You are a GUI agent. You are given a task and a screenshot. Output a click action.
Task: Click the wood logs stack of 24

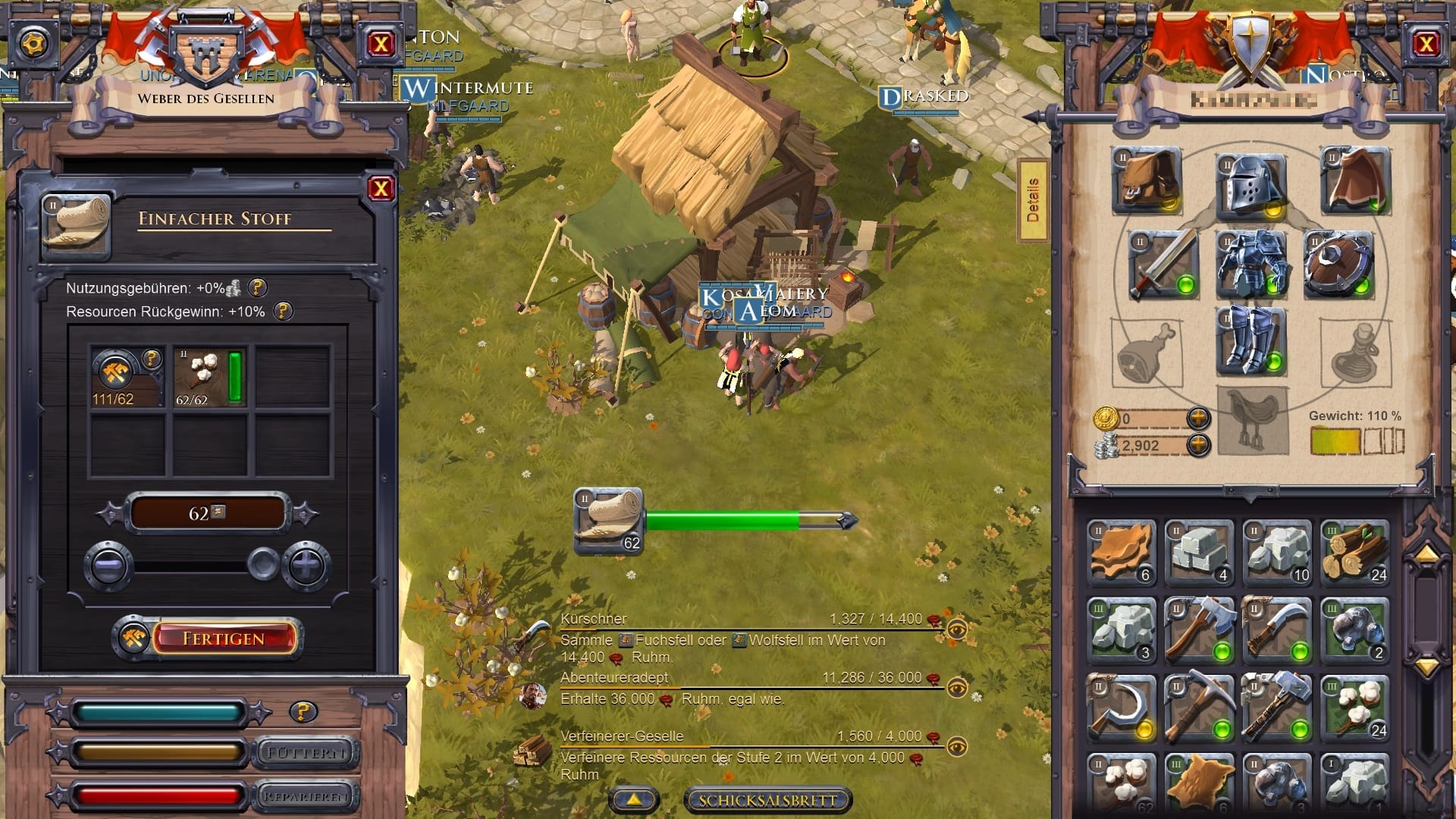click(1355, 553)
